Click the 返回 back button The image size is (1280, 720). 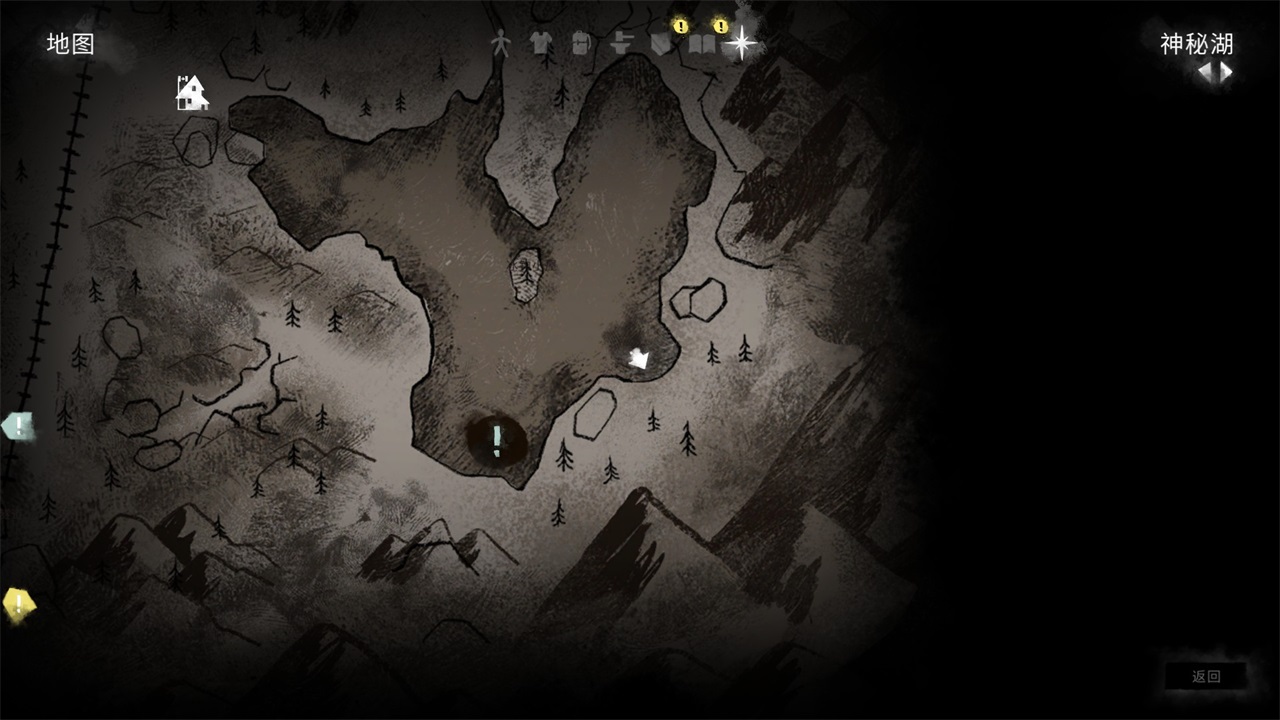[1206, 677]
